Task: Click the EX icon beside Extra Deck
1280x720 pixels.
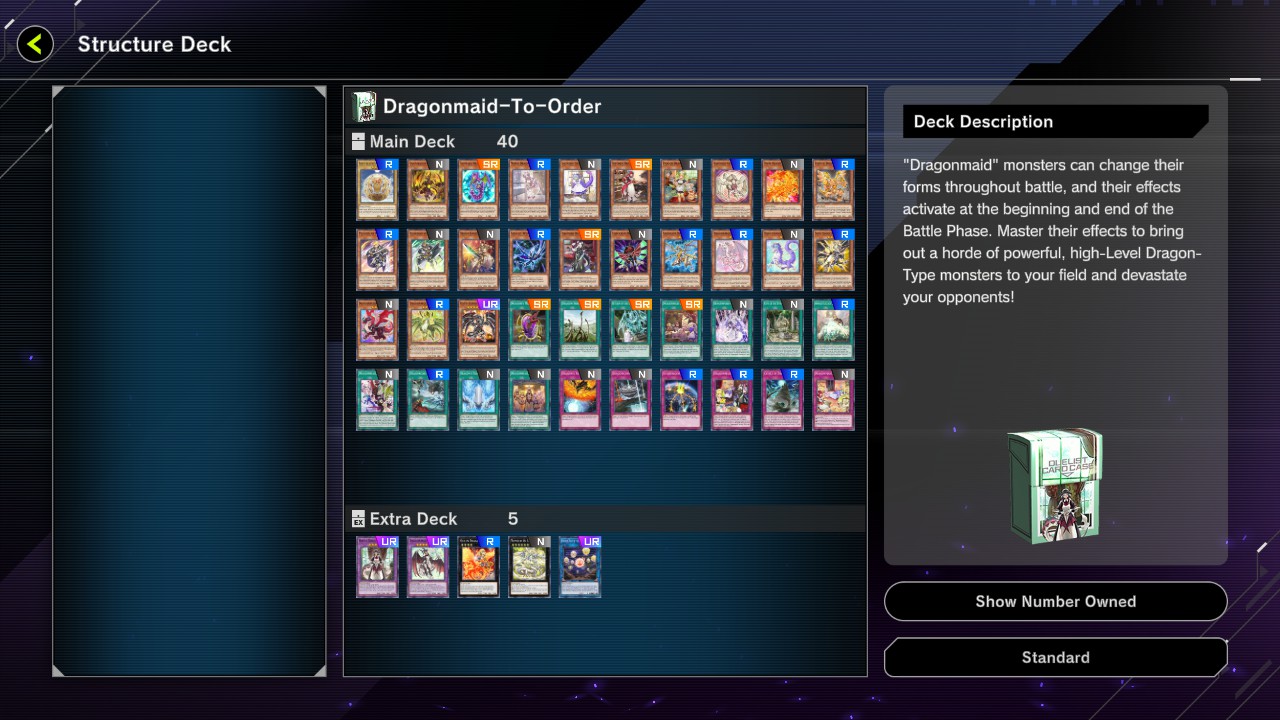Action: click(357, 519)
